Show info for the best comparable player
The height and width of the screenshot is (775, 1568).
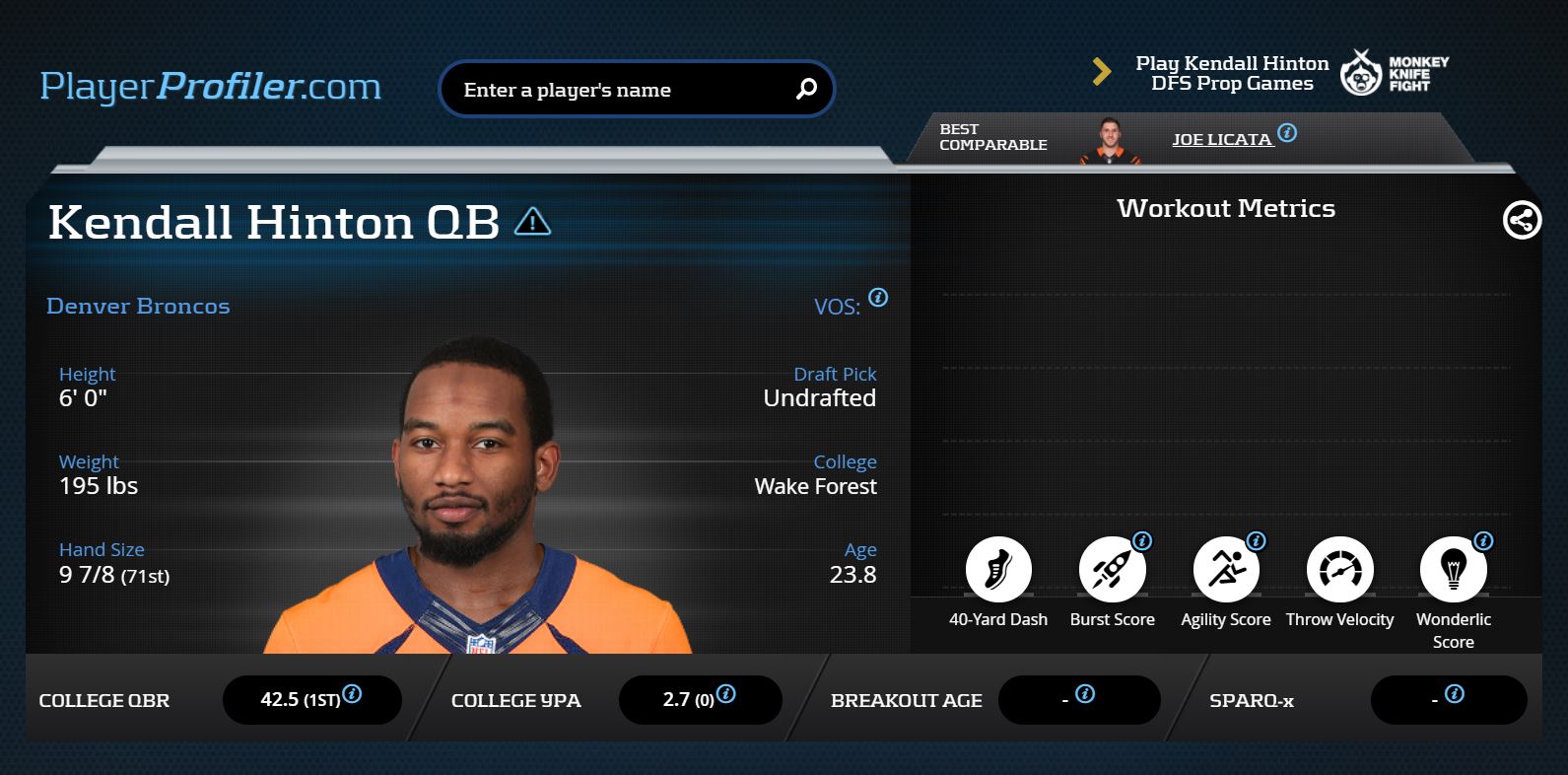[x=1287, y=132]
